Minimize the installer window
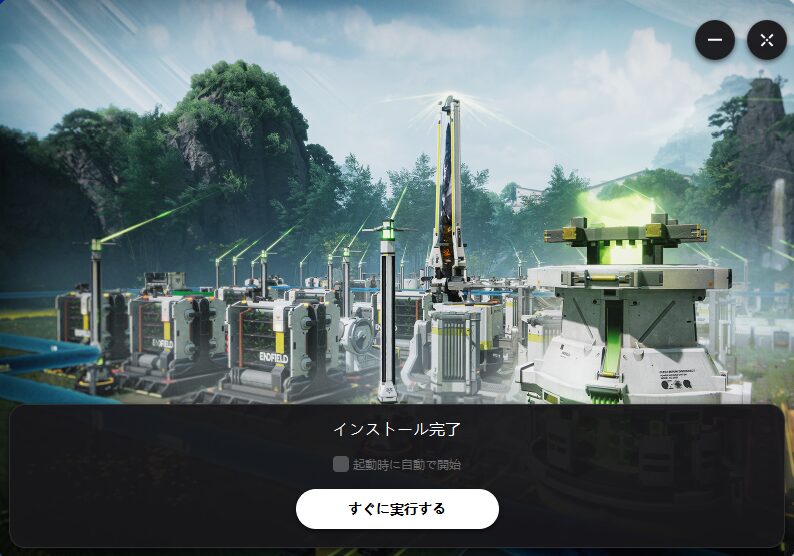 (715, 40)
